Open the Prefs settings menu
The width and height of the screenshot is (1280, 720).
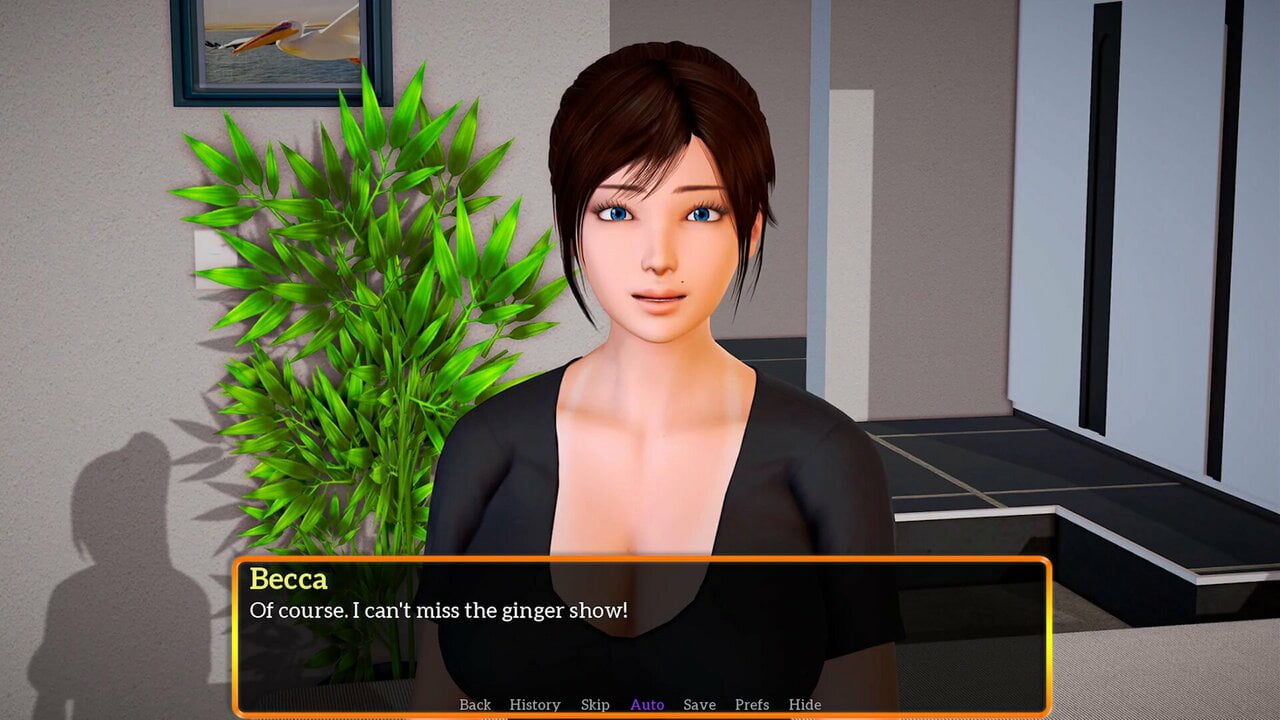(x=752, y=705)
